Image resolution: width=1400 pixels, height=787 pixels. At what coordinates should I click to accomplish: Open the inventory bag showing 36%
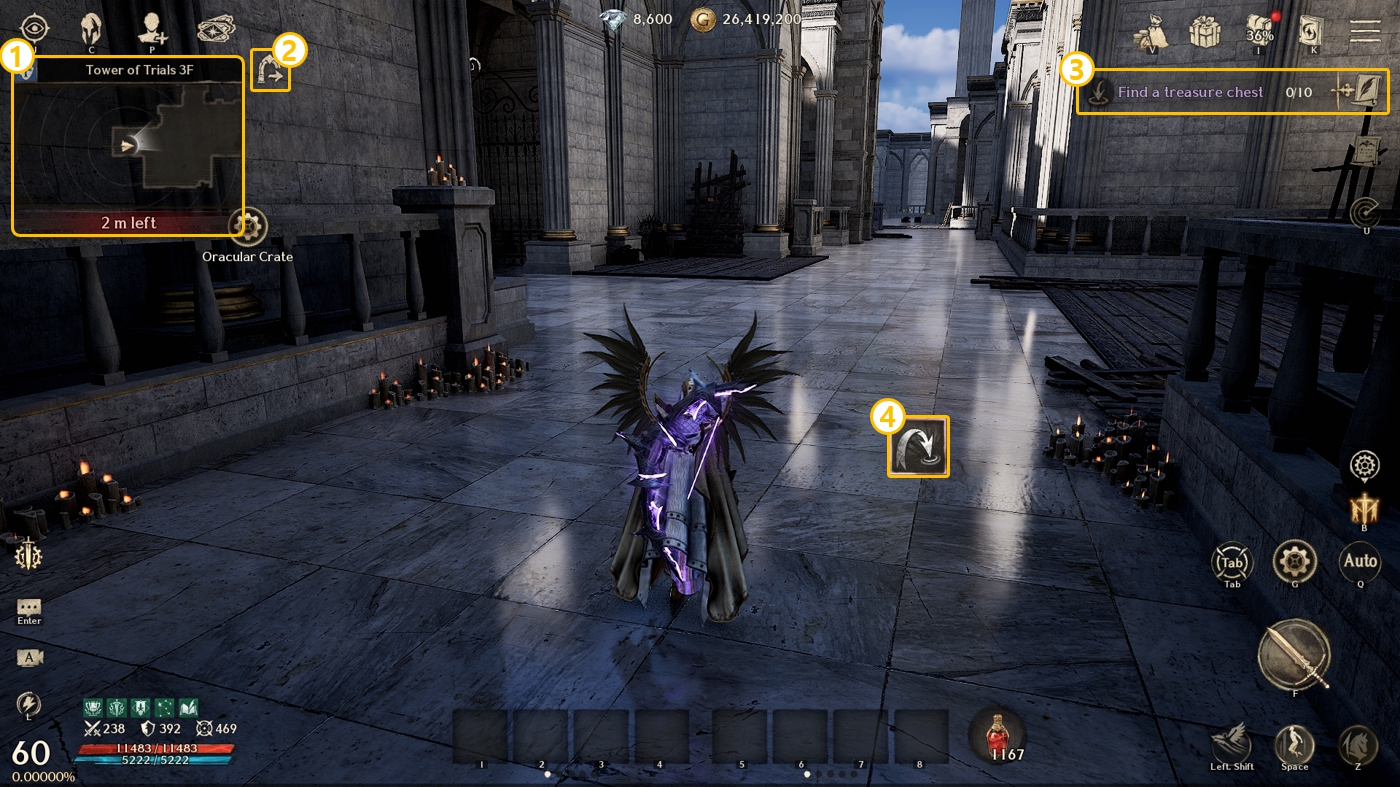point(1260,31)
